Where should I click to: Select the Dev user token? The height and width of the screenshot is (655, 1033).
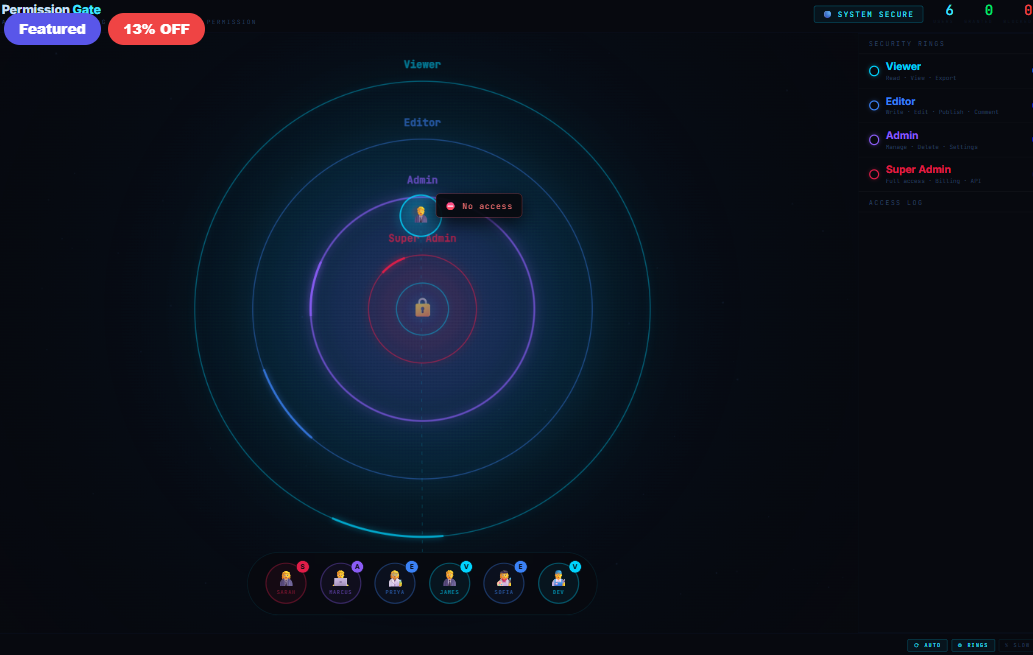tap(558, 583)
